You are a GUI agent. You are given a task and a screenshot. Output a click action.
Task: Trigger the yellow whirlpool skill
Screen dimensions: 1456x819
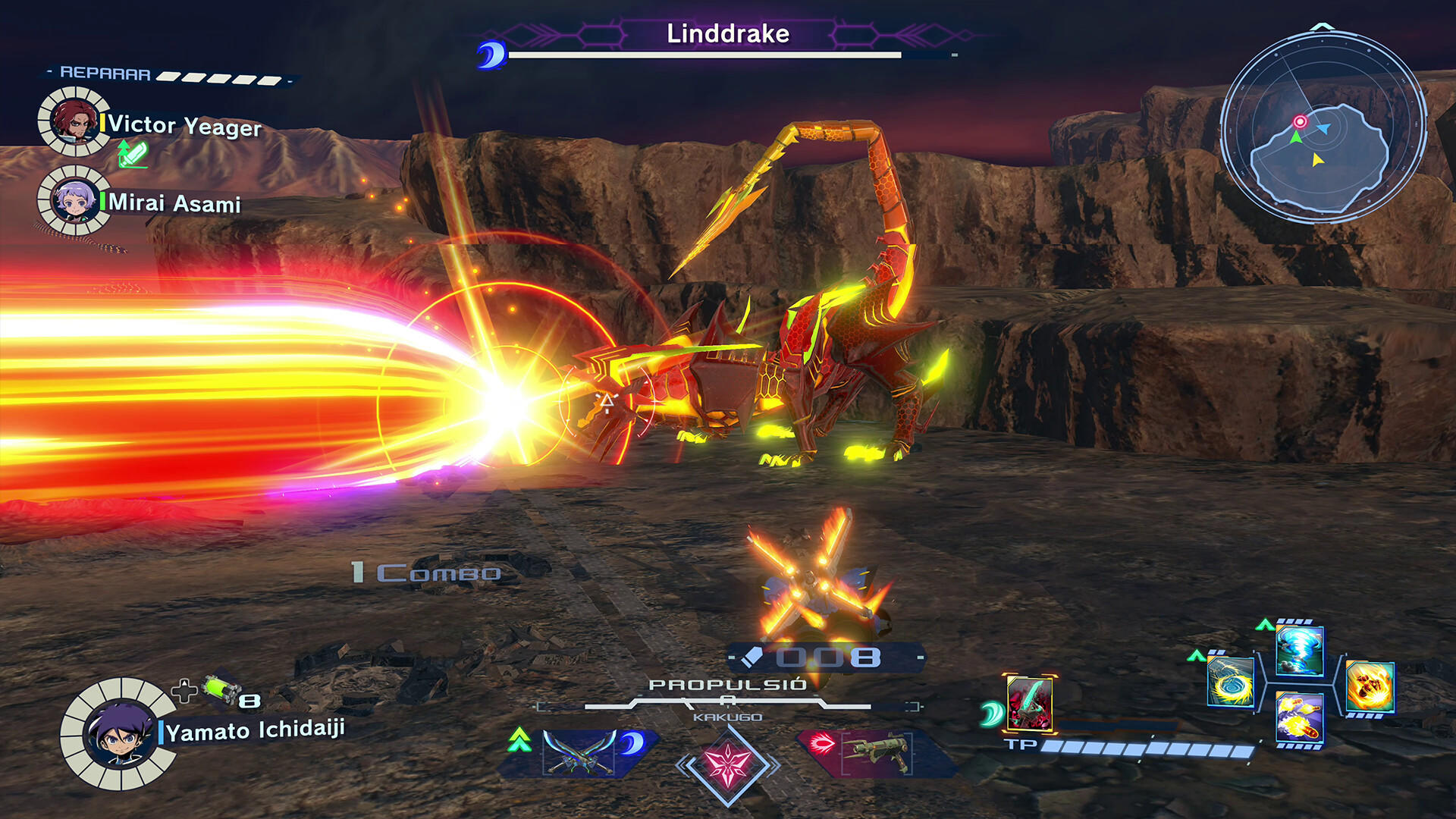pos(1230,682)
